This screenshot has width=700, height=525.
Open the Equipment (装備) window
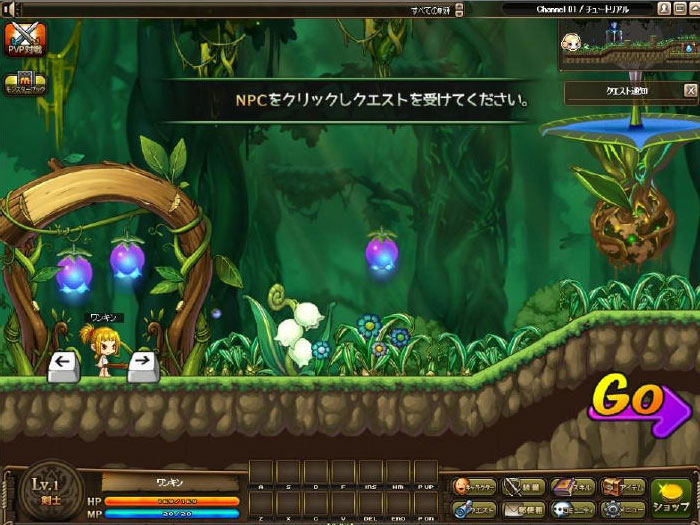523,487
